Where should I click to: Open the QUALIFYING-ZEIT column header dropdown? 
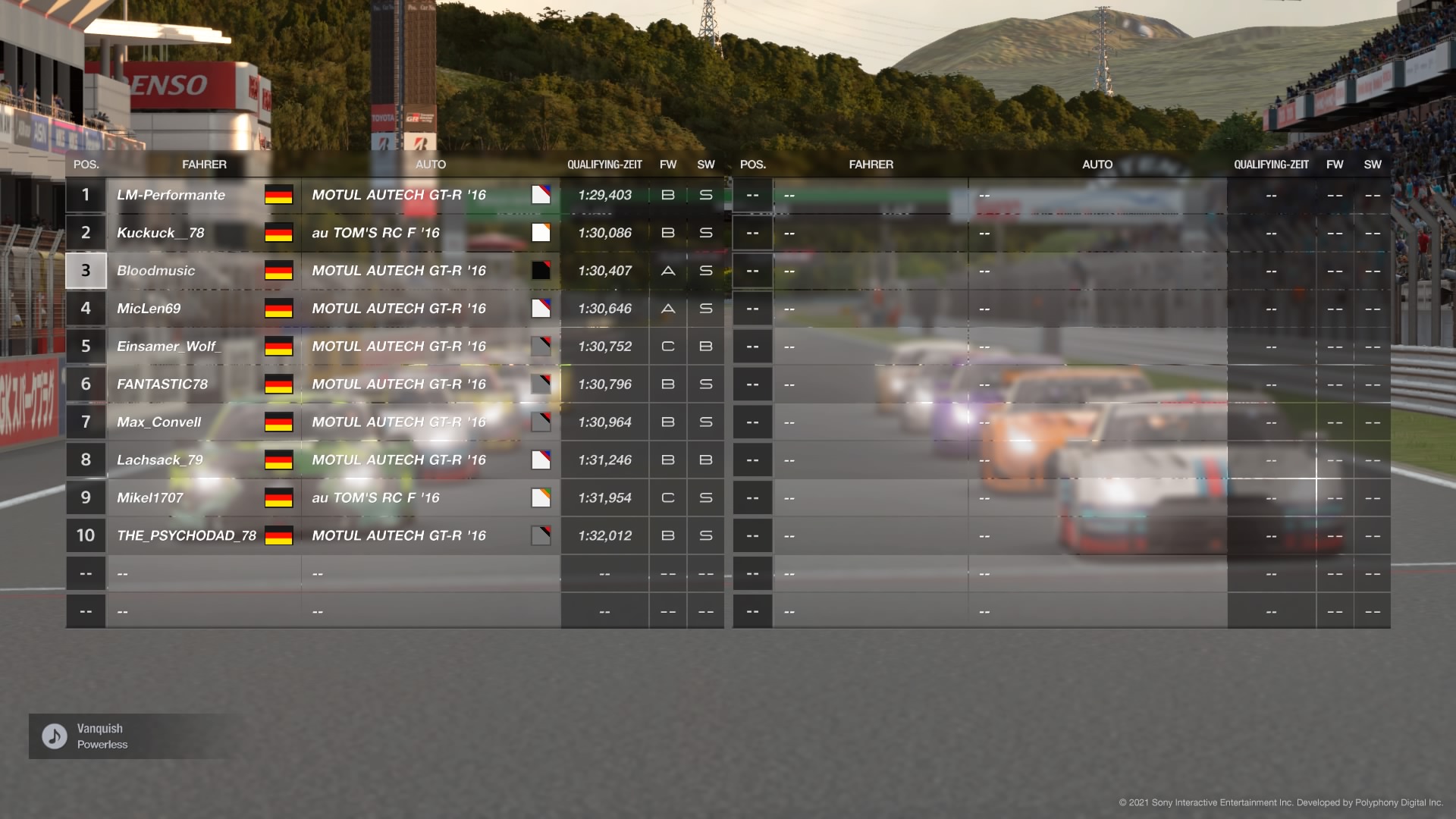coord(604,165)
